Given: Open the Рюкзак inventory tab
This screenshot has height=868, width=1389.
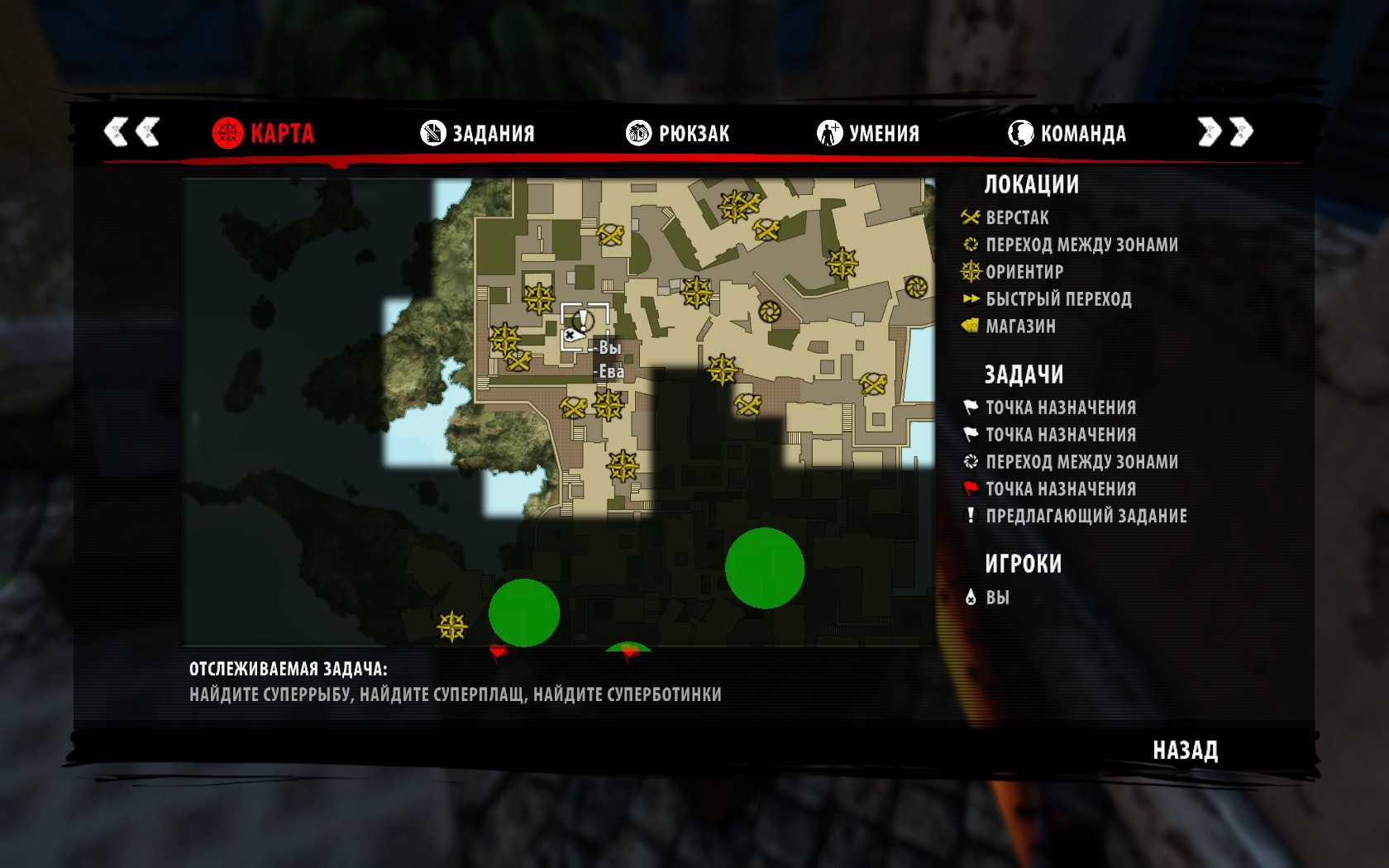Looking at the screenshot, I should pos(678,133).
